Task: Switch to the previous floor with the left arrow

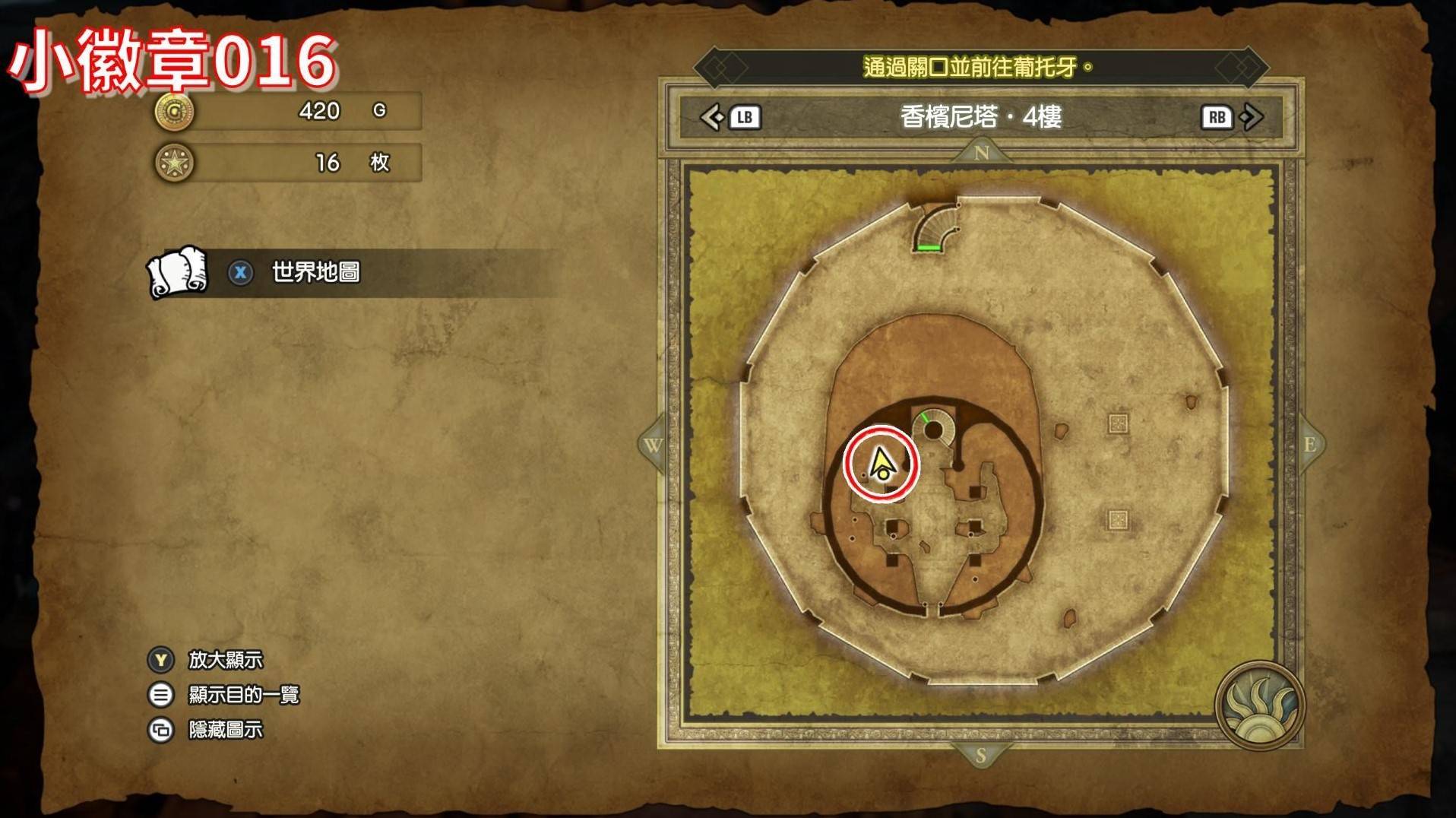Action: 713,117
